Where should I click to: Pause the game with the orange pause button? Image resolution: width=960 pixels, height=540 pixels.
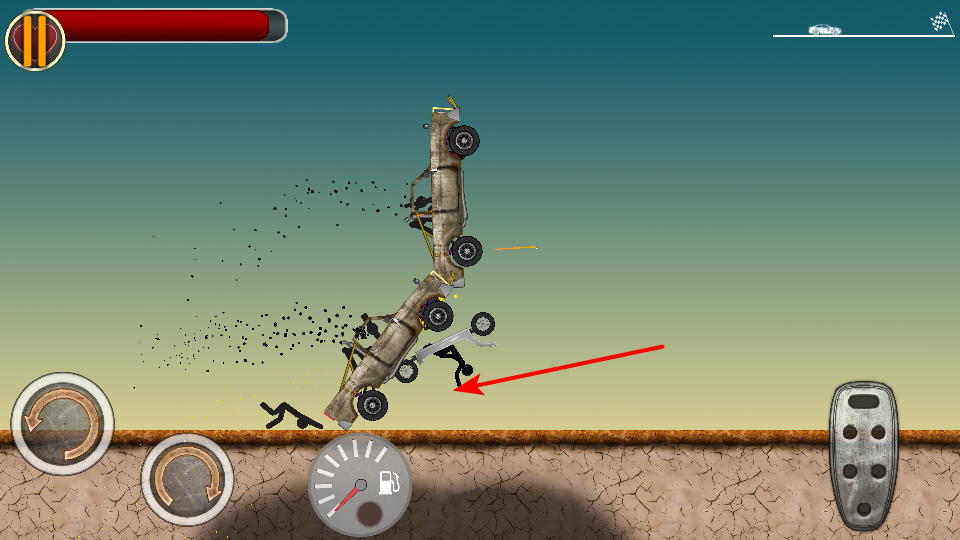click(x=35, y=40)
